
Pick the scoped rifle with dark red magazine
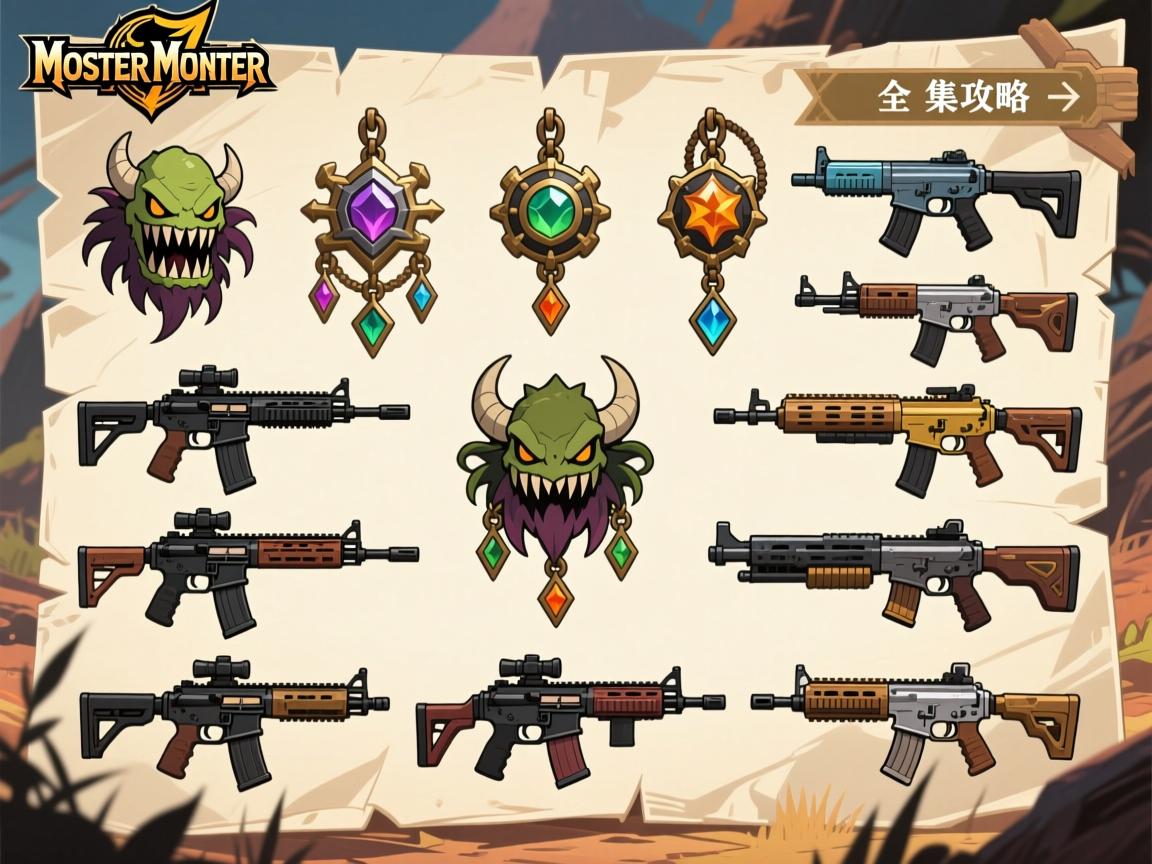(x=568, y=715)
